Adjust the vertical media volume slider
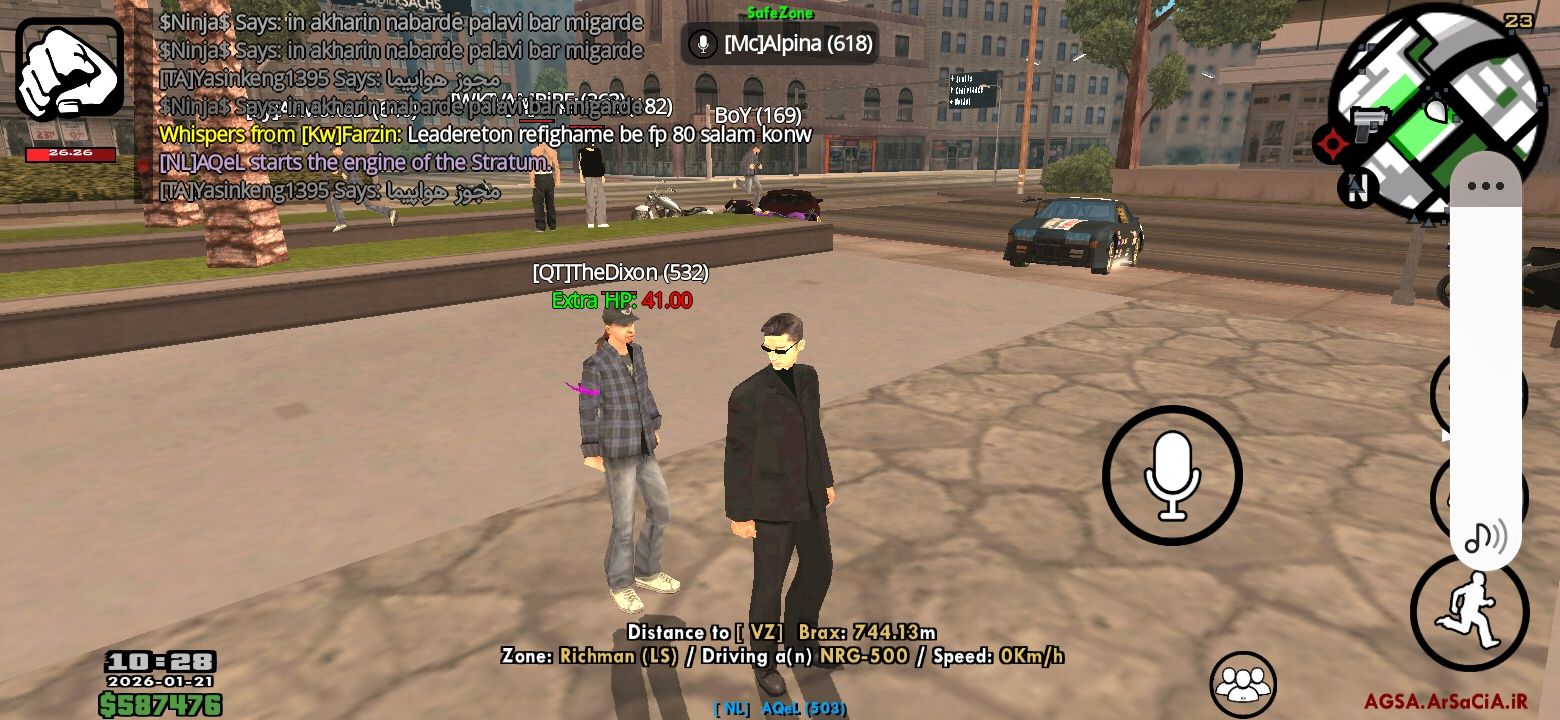 (1485, 360)
